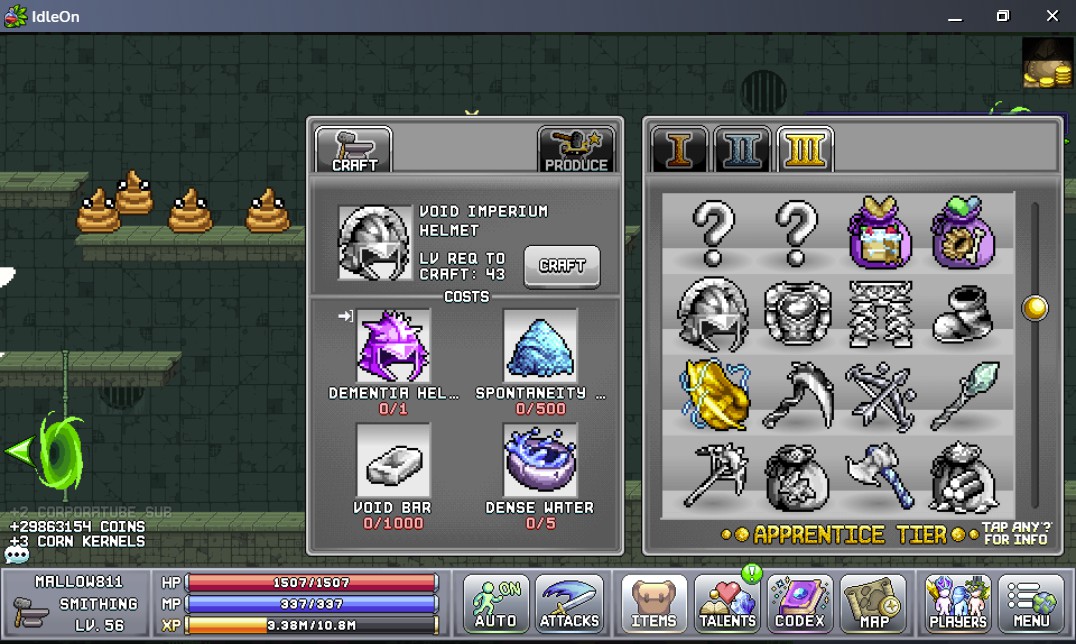
Task: Open the Codex book
Action: (x=800, y=603)
